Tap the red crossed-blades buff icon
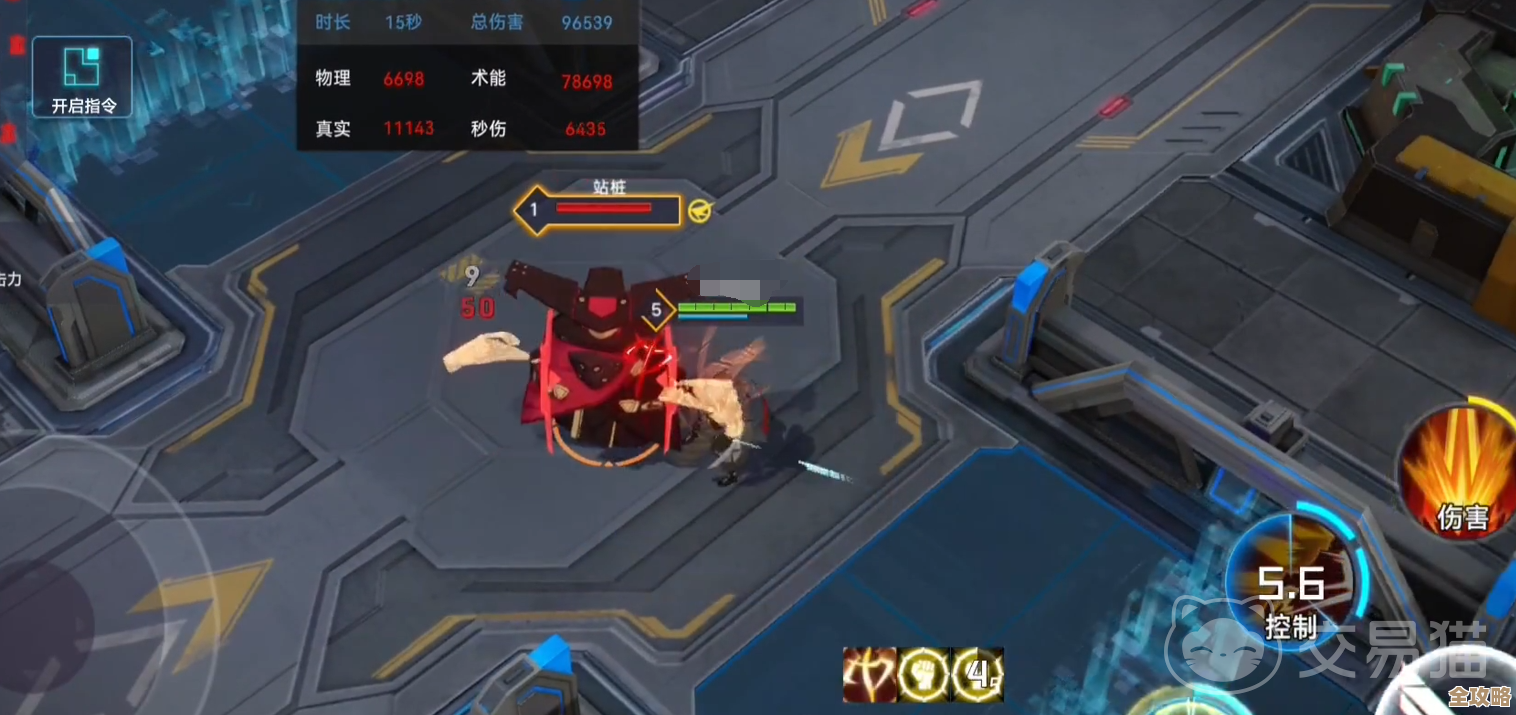 click(x=869, y=676)
